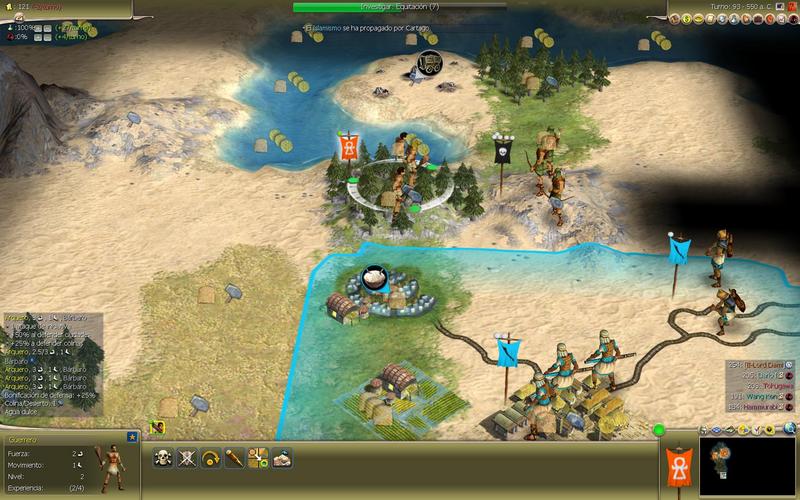Click the star promotion icon on unit panel
The height and width of the screenshot is (500, 800).
[x=132, y=438]
